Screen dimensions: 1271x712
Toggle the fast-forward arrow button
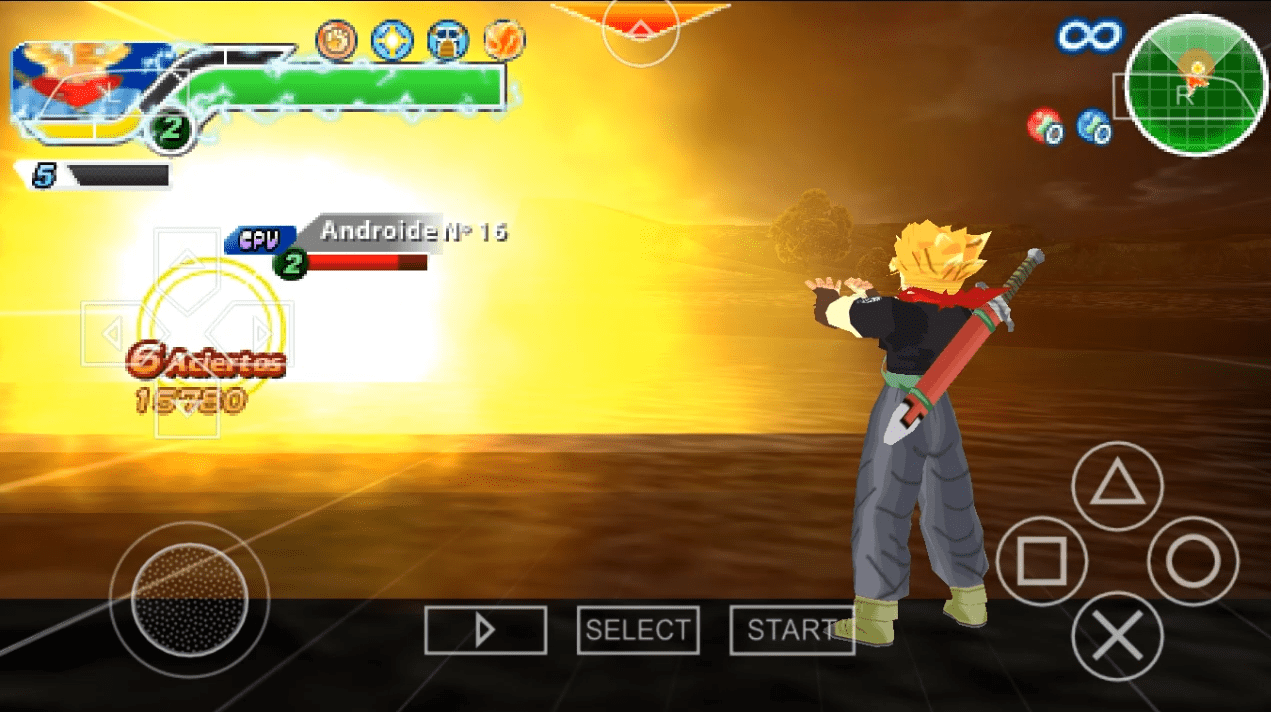(485, 630)
